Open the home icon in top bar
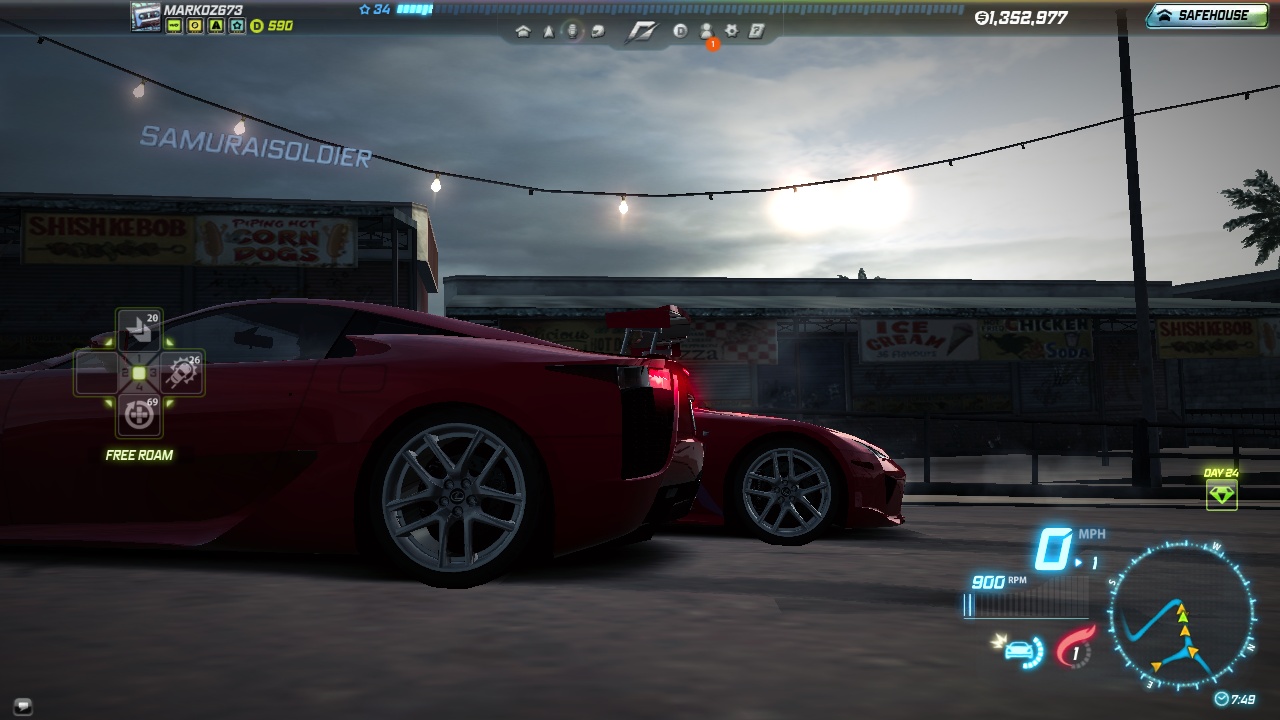 [x=523, y=31]
